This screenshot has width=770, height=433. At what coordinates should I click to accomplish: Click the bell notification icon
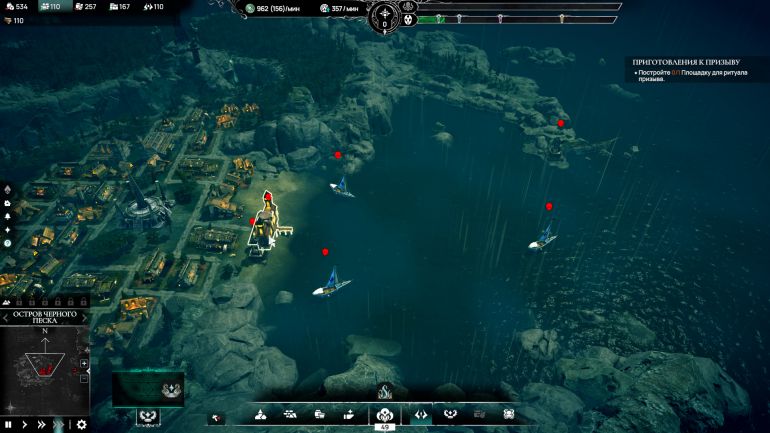[x=7, y=216]
